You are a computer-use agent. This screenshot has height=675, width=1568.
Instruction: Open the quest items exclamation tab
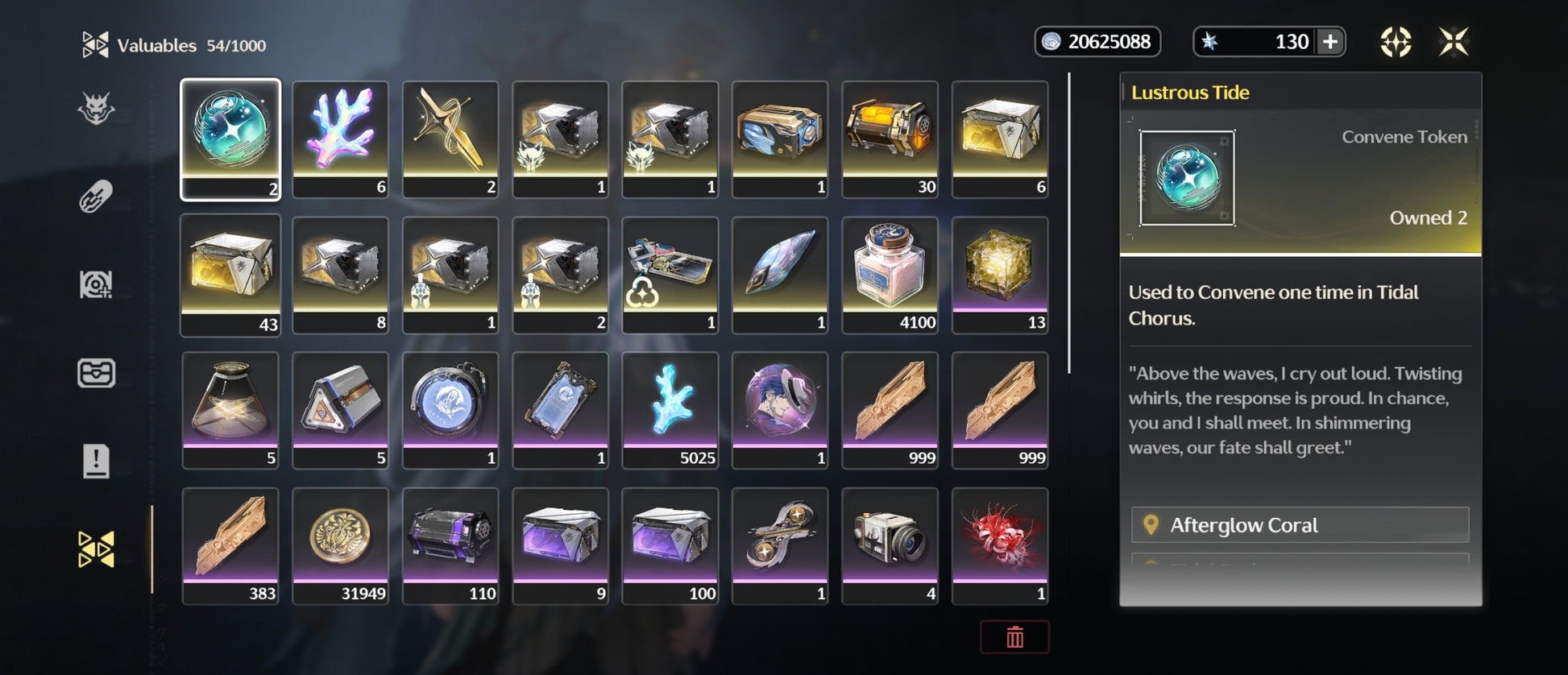pos(96,462)
